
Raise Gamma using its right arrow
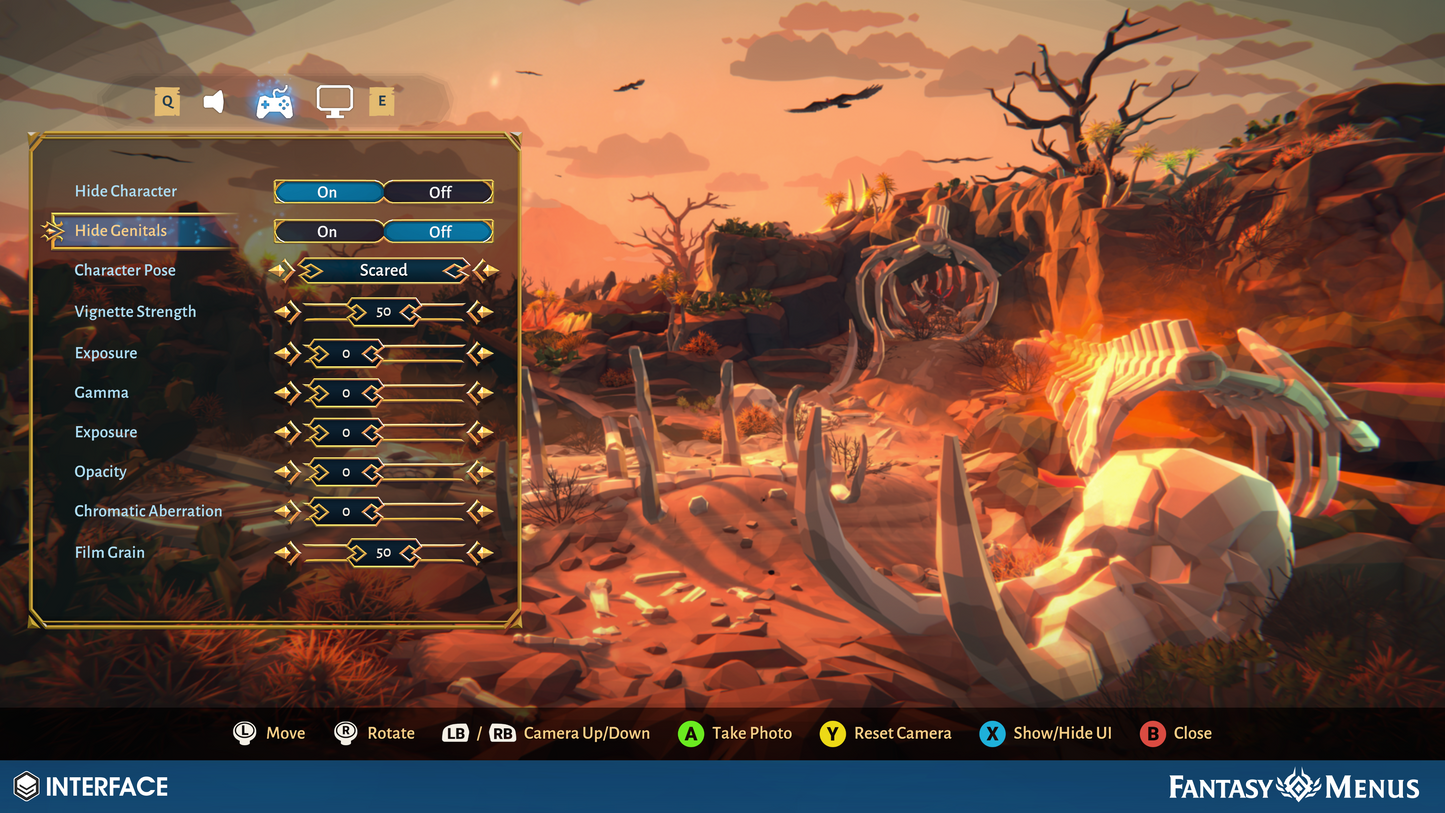481,393
